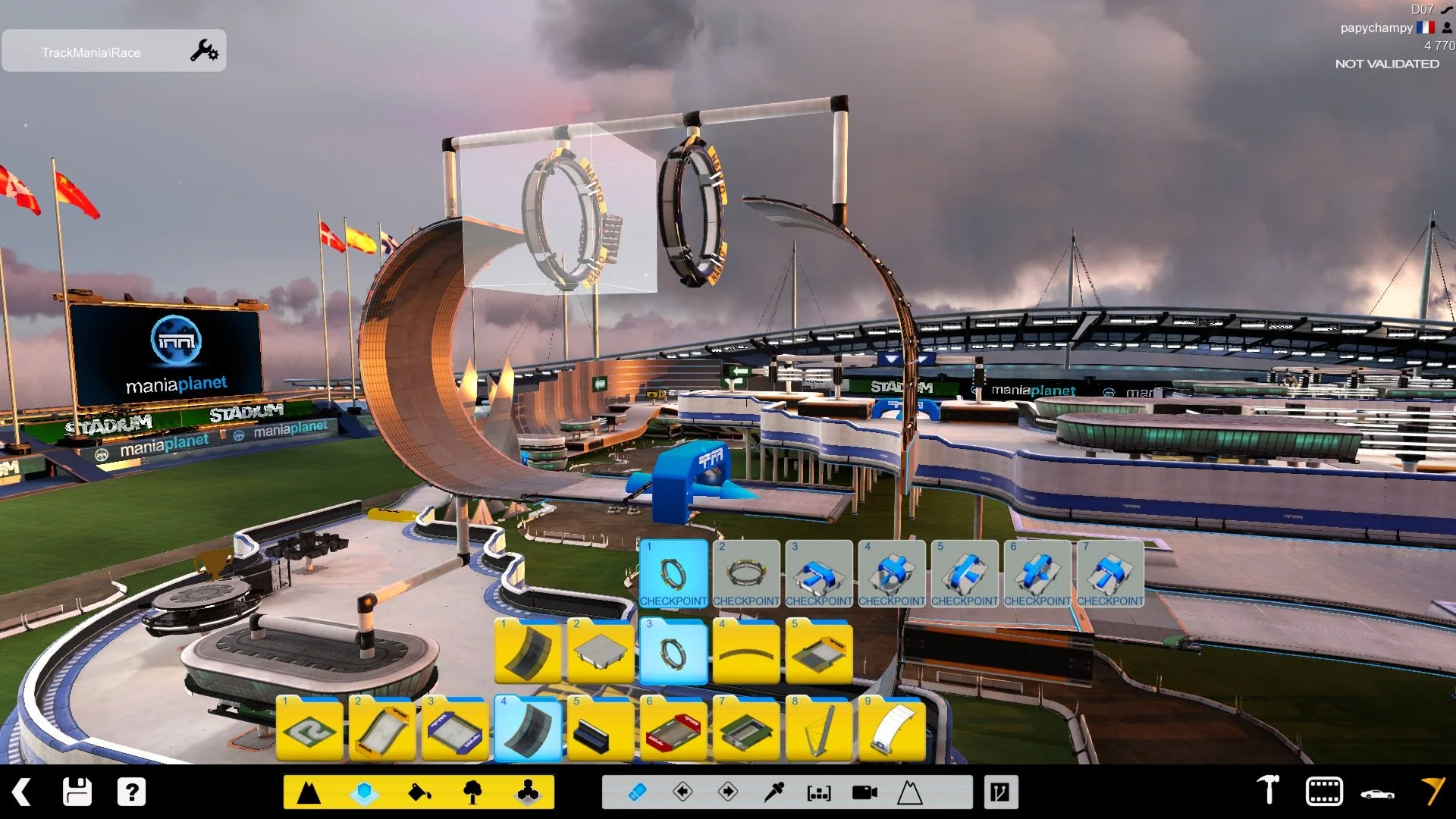Redo the last editing action
The image size is (1456, 819).
[x=728, y=791]
